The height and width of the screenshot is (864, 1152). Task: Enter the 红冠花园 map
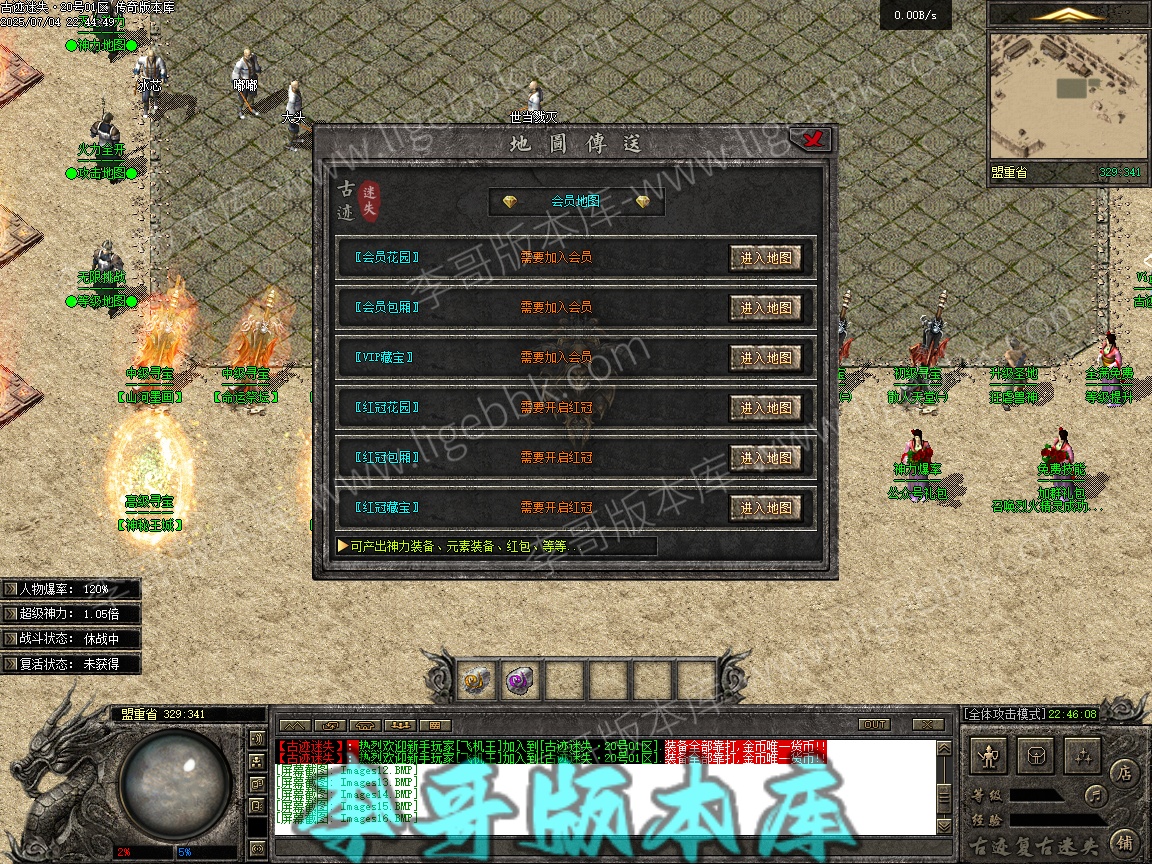click(x=765, y=408)
